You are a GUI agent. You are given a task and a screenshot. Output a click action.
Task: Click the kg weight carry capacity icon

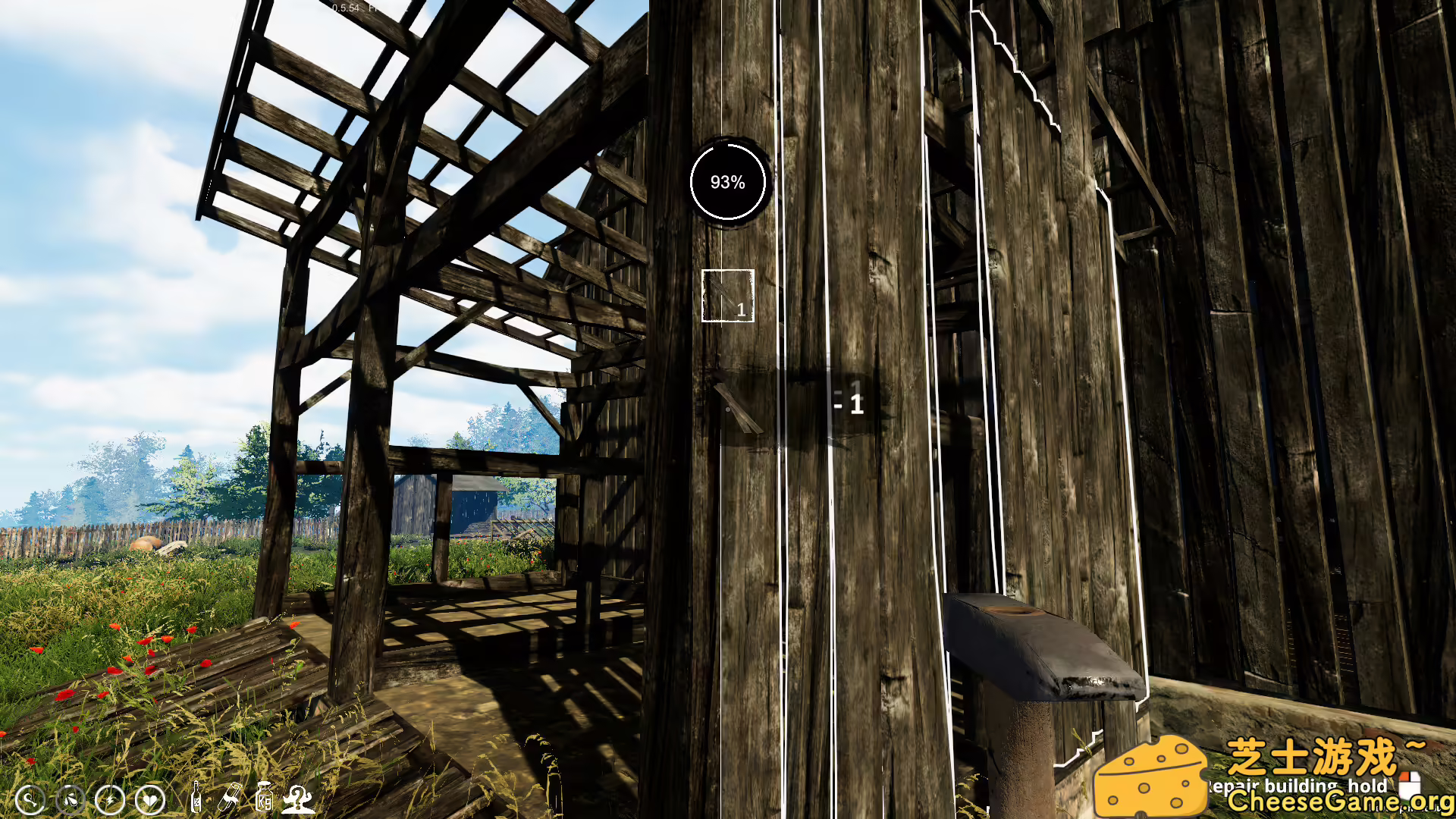[x=265, y=798]
